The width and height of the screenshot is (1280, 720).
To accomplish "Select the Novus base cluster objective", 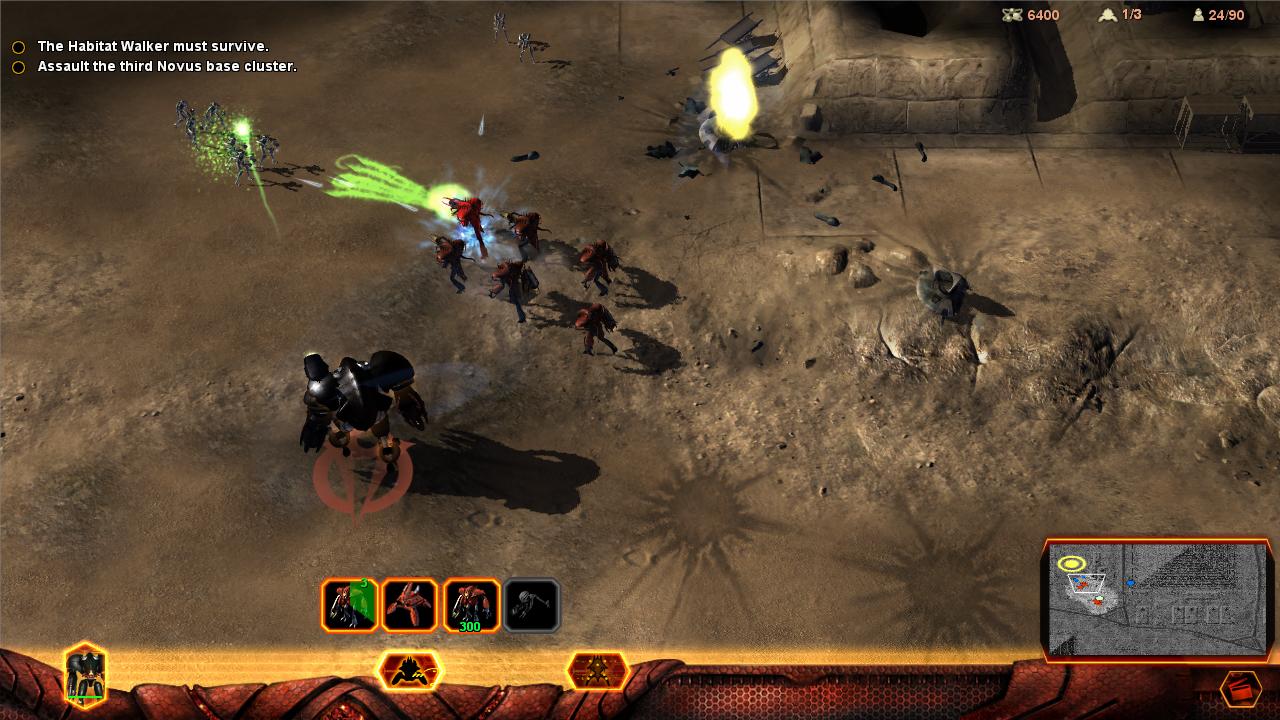I will tap(166, 67).
